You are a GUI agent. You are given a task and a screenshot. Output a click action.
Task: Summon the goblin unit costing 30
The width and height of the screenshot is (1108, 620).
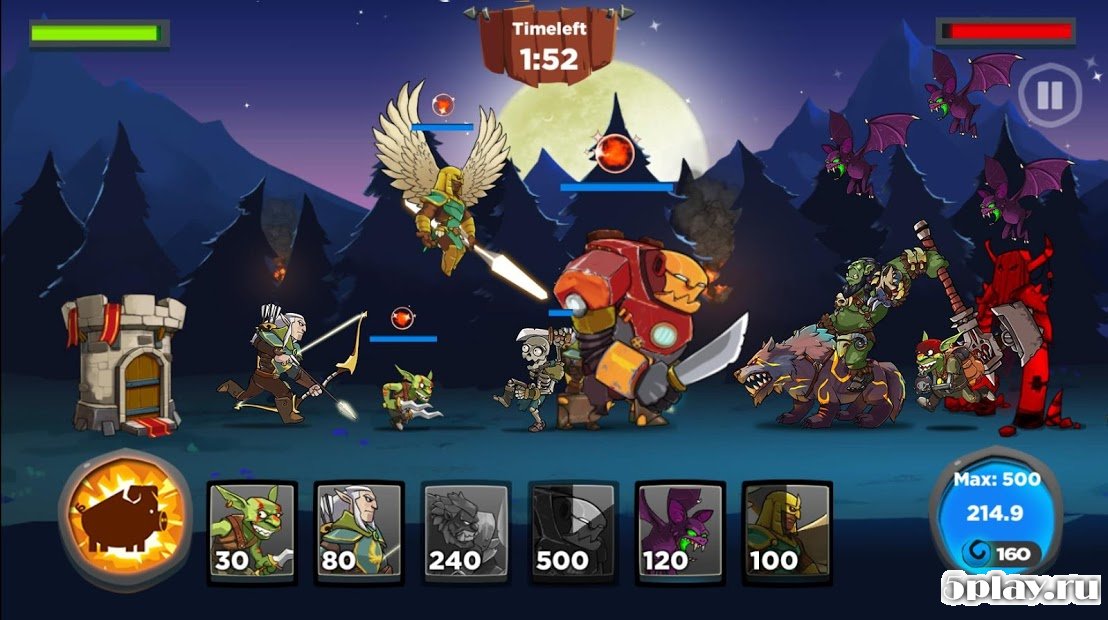[x=252, y=532]
